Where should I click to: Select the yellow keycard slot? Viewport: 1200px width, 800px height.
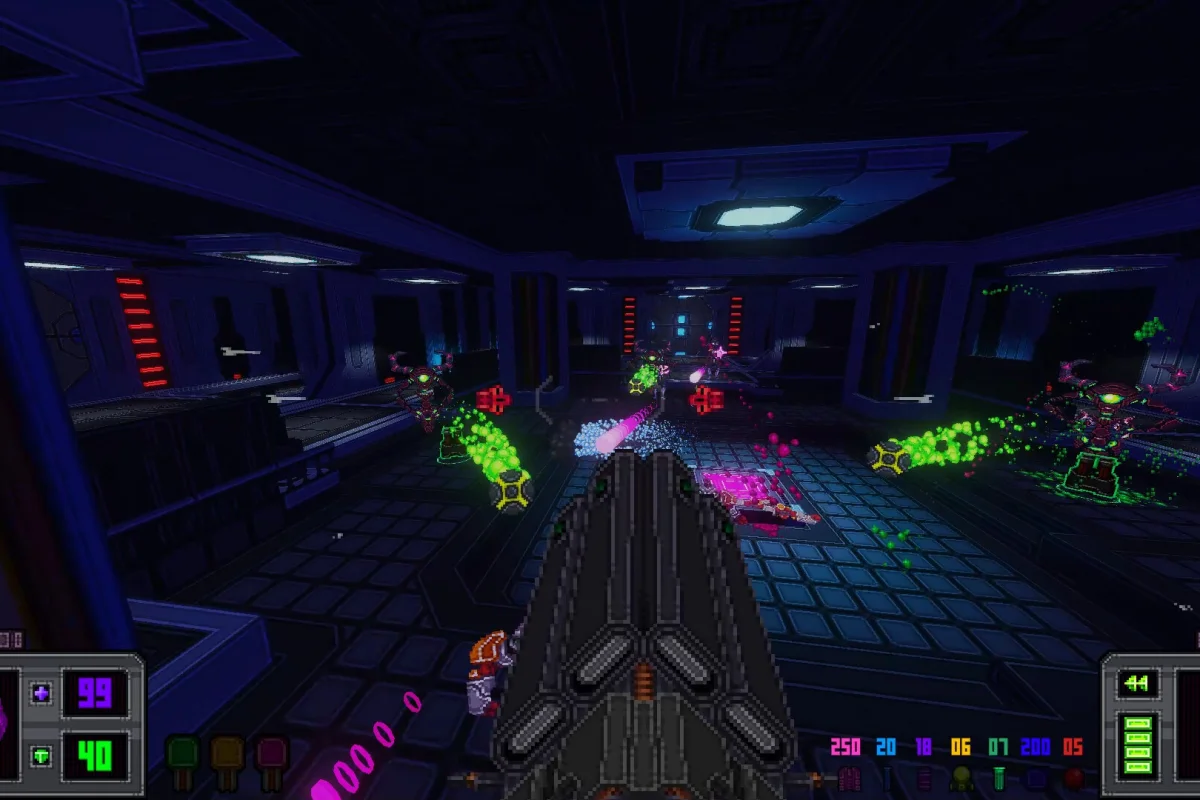tap(227, 755)
